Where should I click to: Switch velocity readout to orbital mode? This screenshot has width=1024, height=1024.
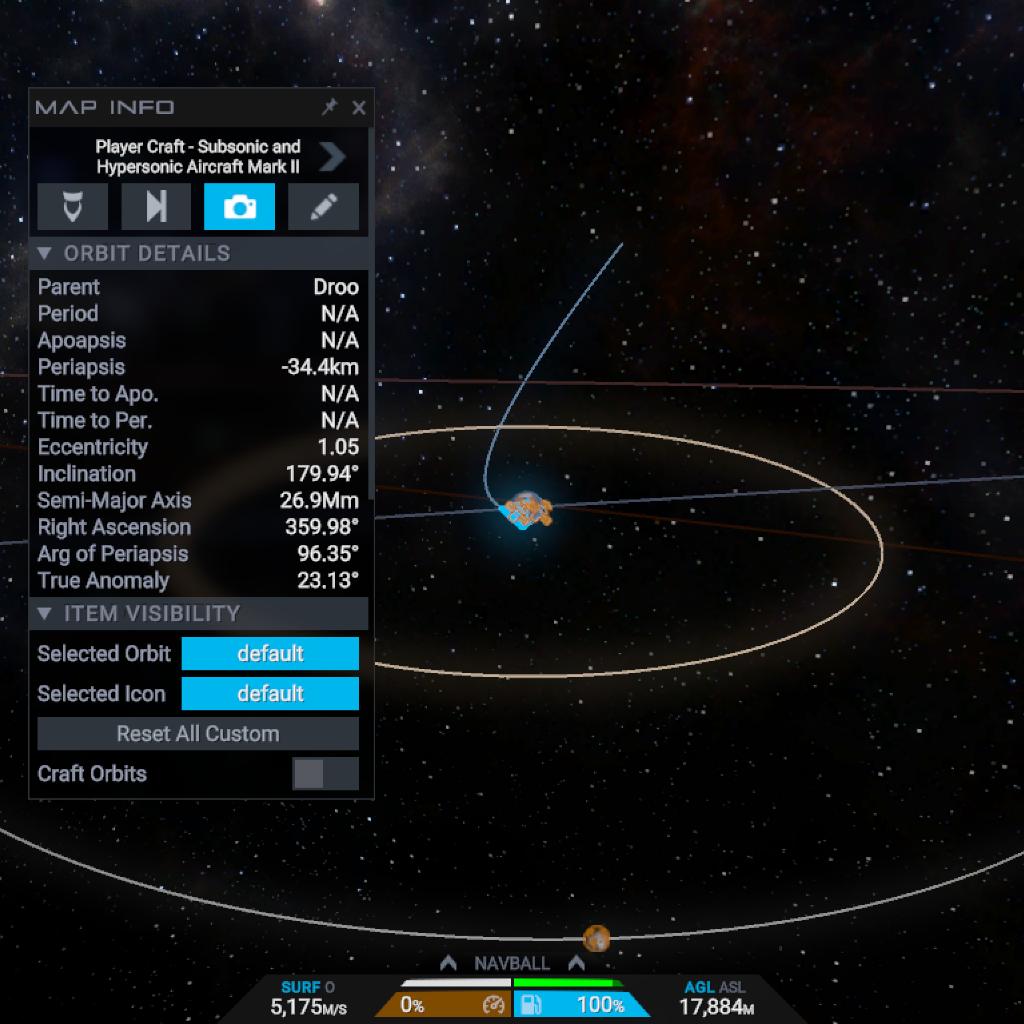pyautogui.click(x=330, y=987)
